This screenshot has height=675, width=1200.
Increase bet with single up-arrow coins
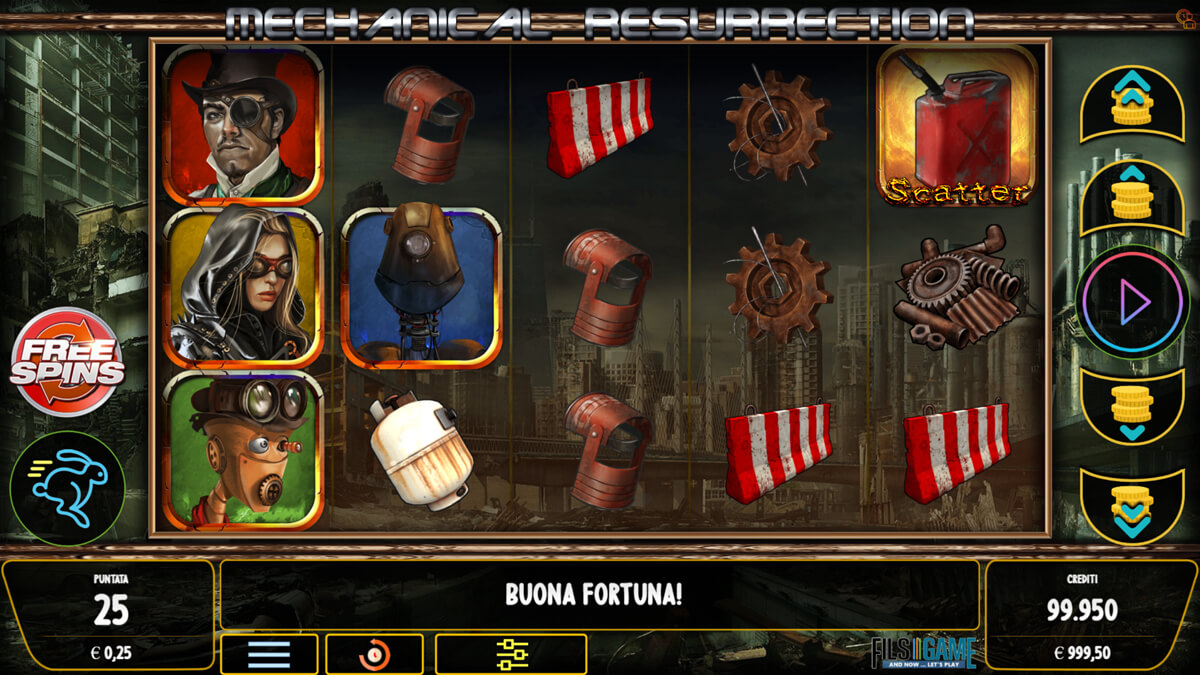(x=1132, y=197)
